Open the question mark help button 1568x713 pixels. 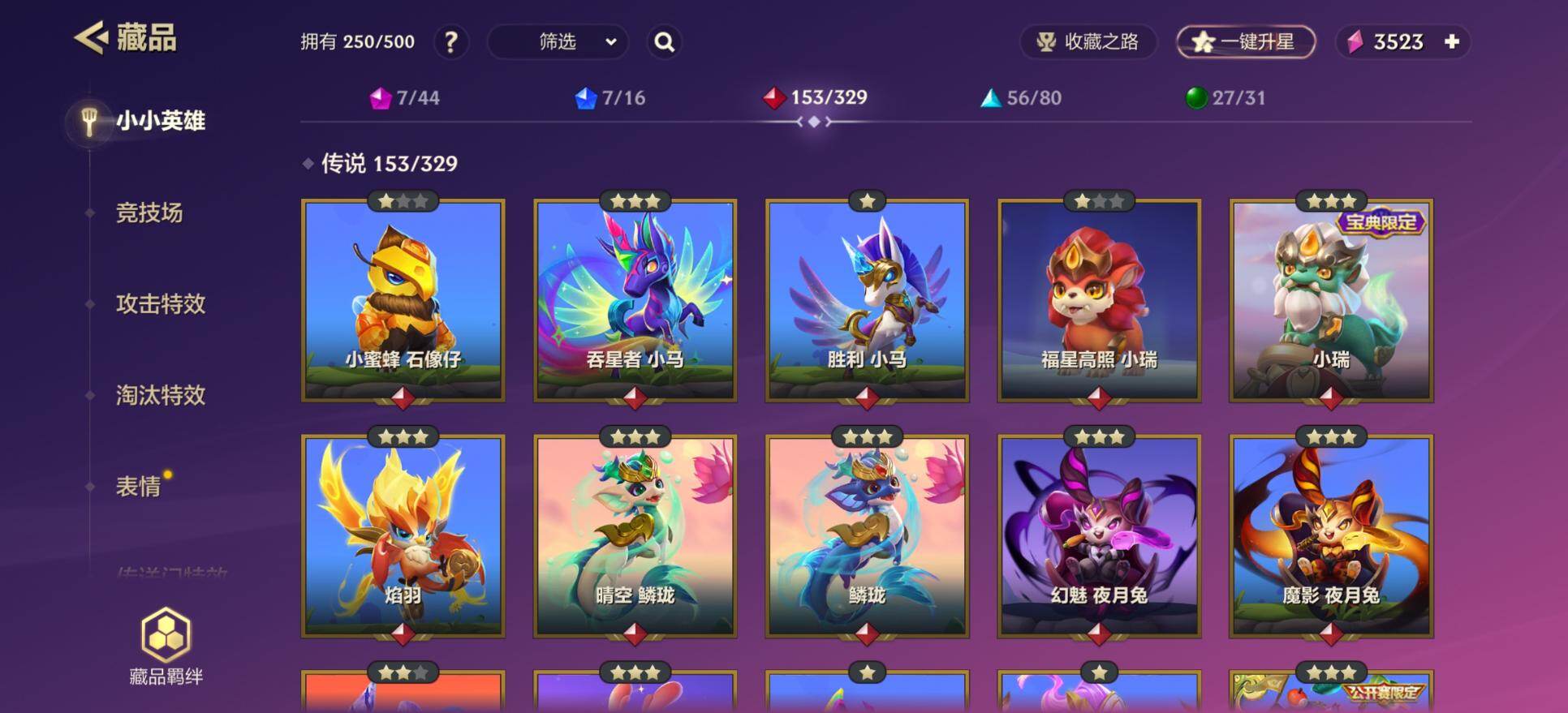point(451,42)
